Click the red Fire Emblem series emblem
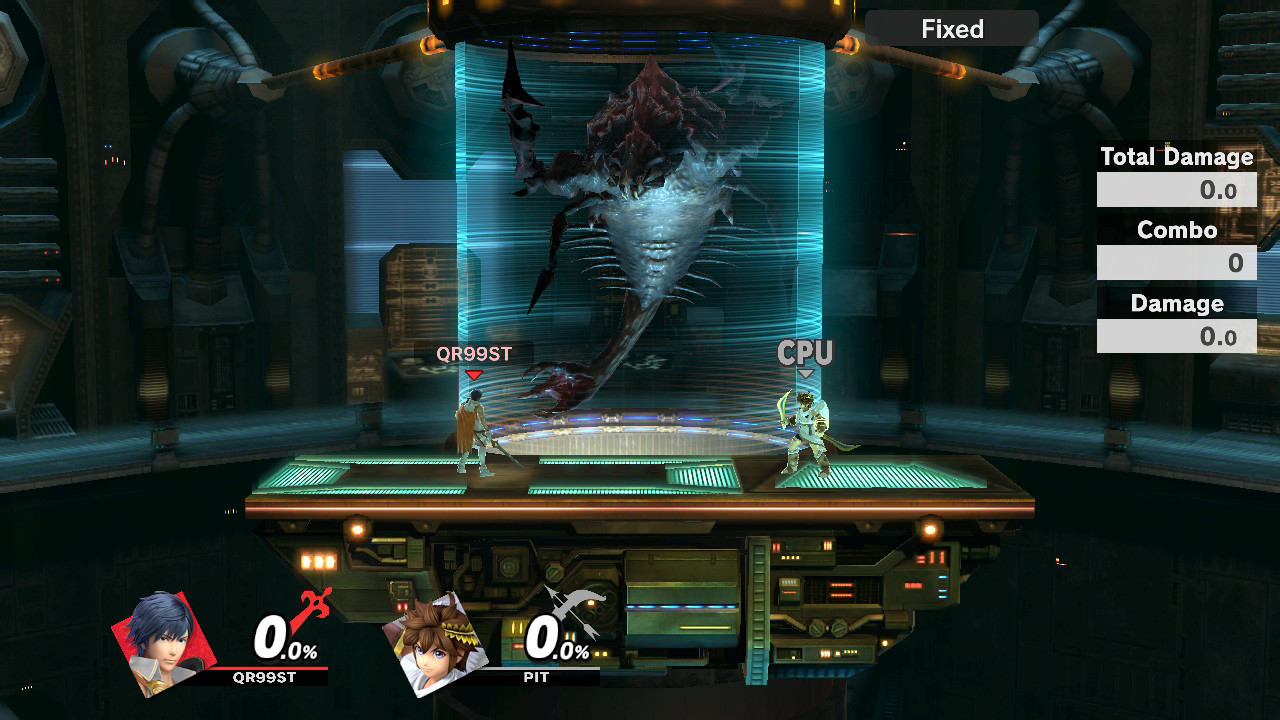The width and height of the screenshot is (1280, 720). [x=312, y=612]
